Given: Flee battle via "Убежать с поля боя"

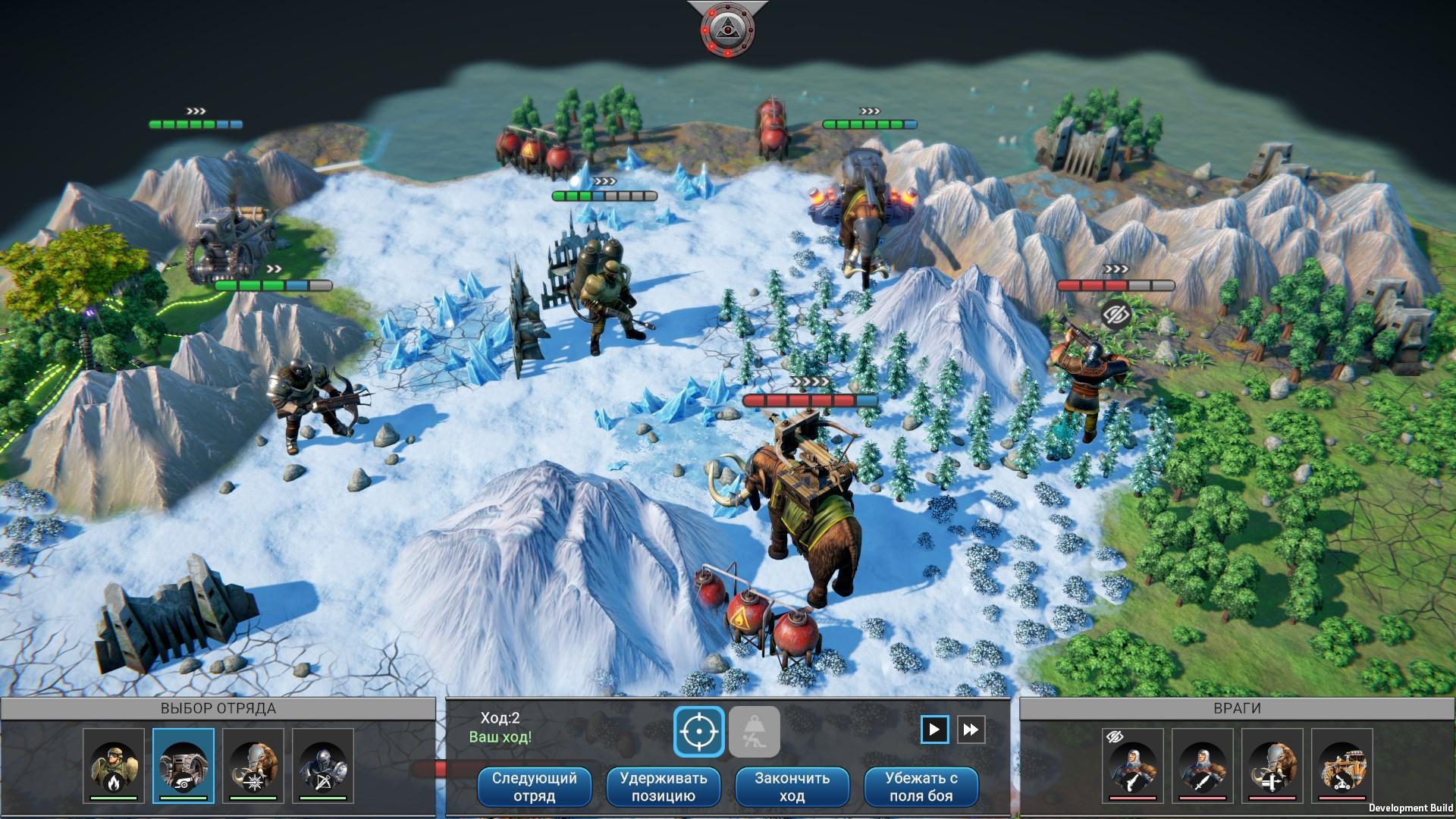Looking at the screenshot, I should coord(921,787).
